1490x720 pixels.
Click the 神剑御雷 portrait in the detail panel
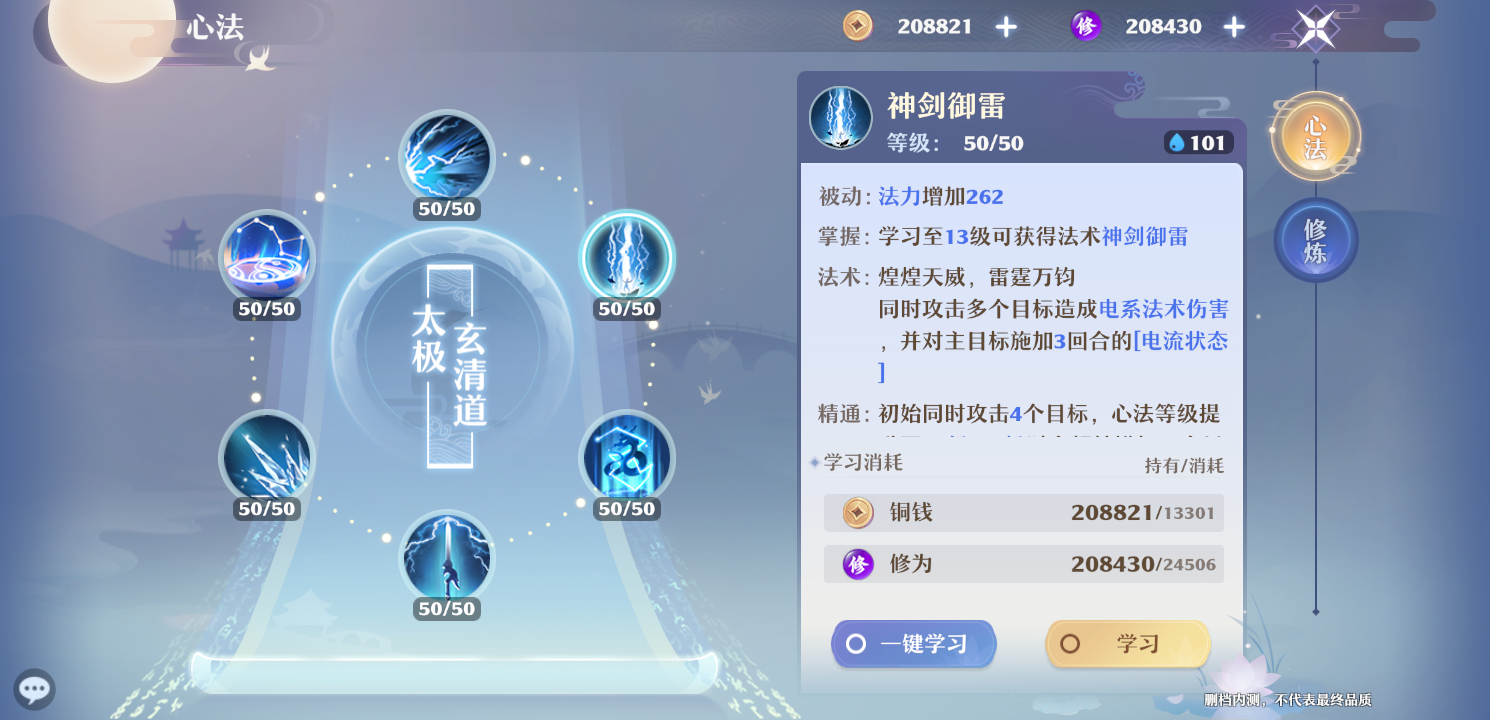[x=841, y=117]
